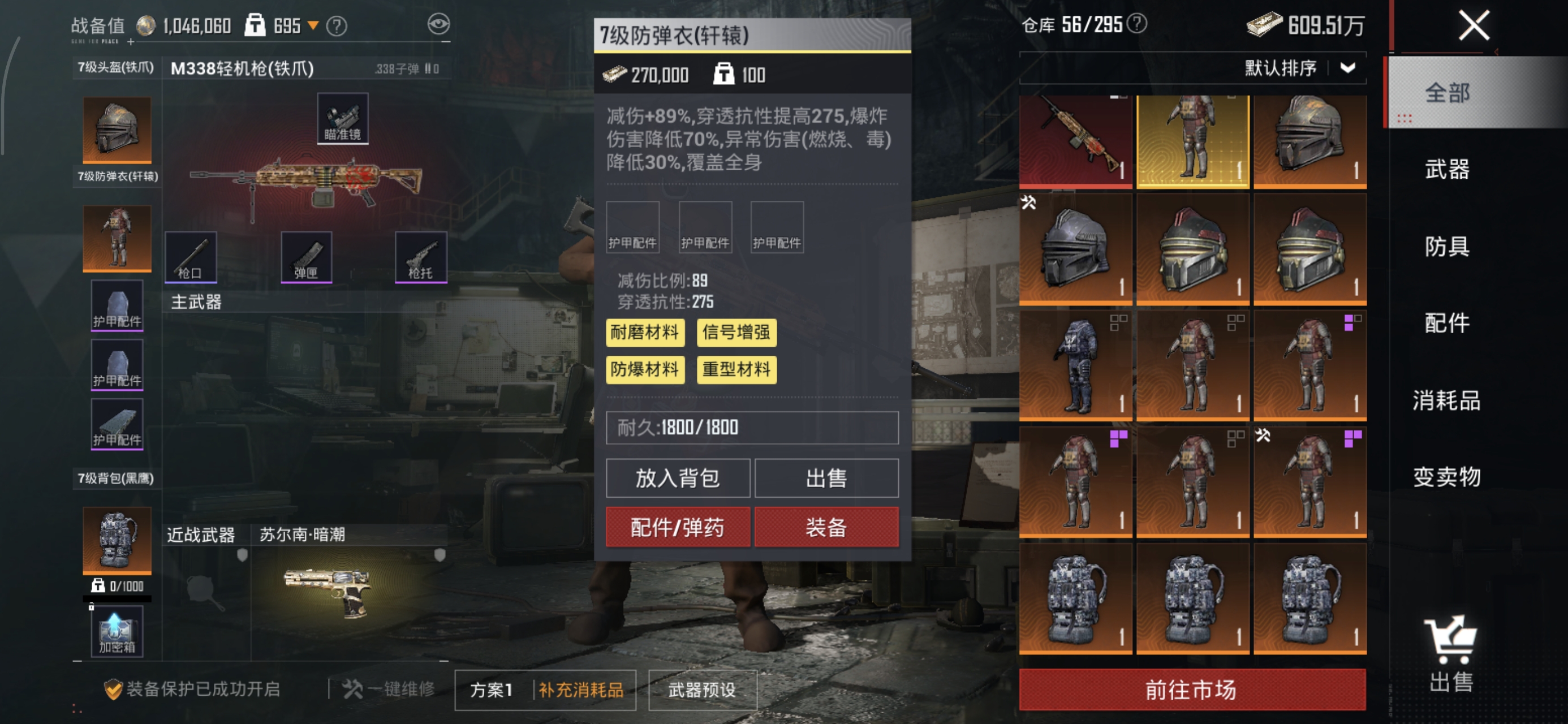
Task: Select the 消耗品 consumables category
Action: click(1447, 400)
